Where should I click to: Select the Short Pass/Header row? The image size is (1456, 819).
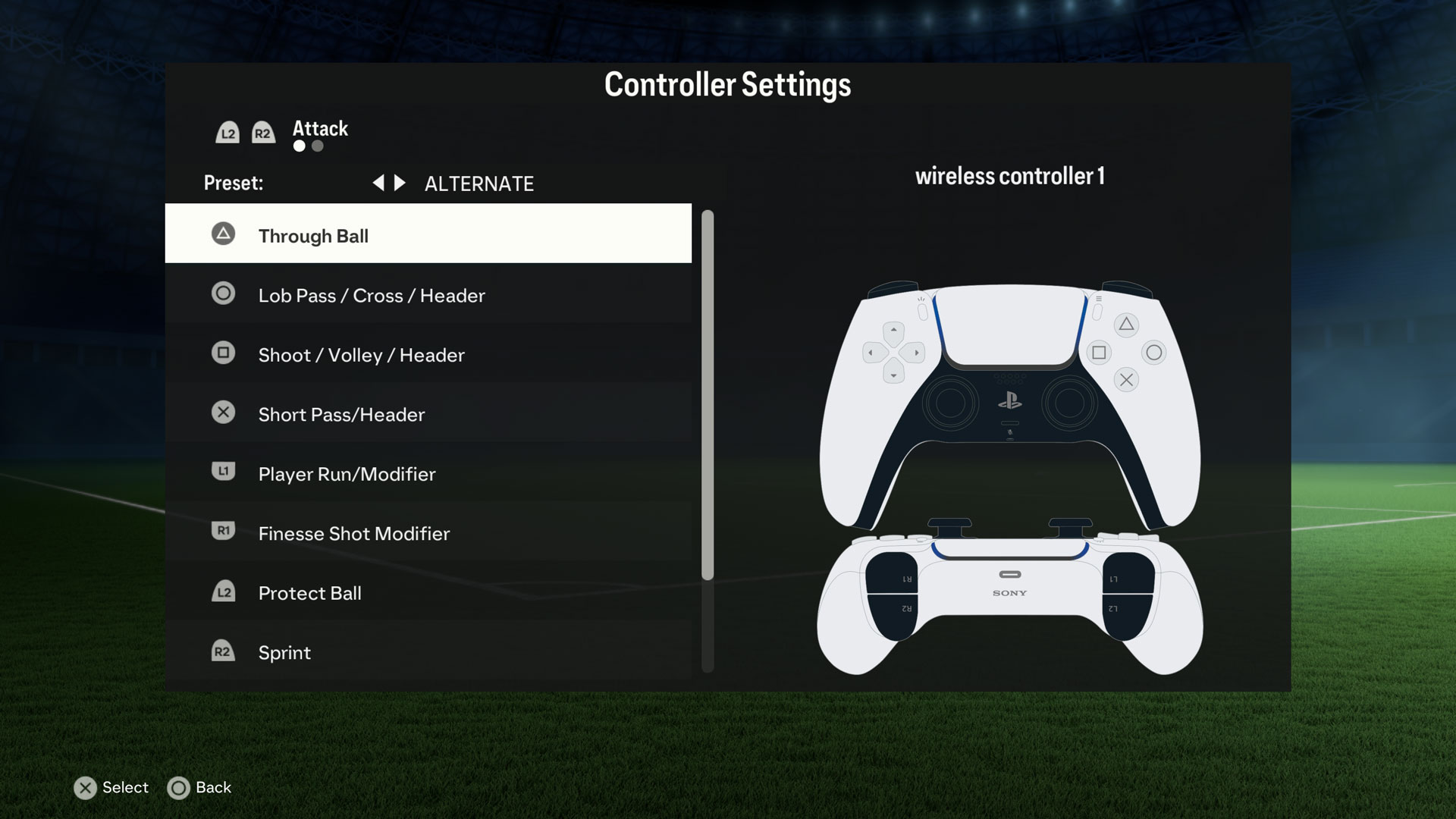click(x=428, y=414)
